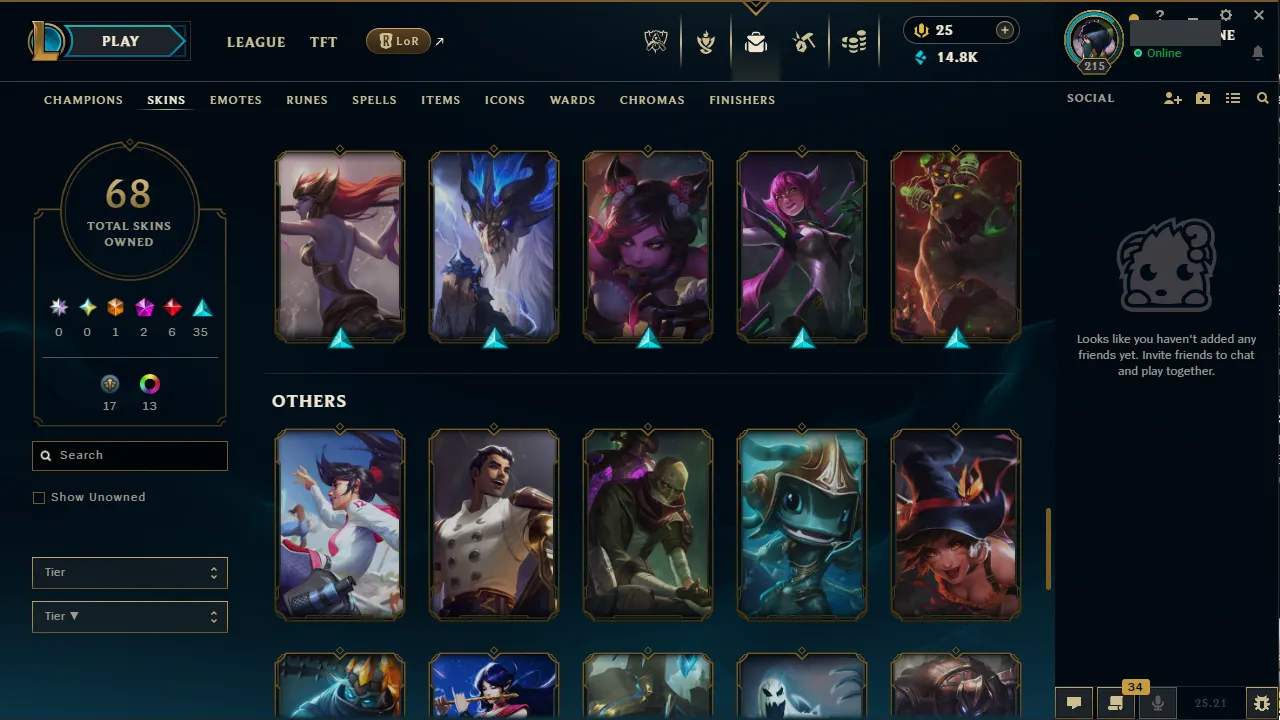Open Hextech crafting via hammer icon
This screenshot has height=720, width=1280.
[x=804, y=41]
